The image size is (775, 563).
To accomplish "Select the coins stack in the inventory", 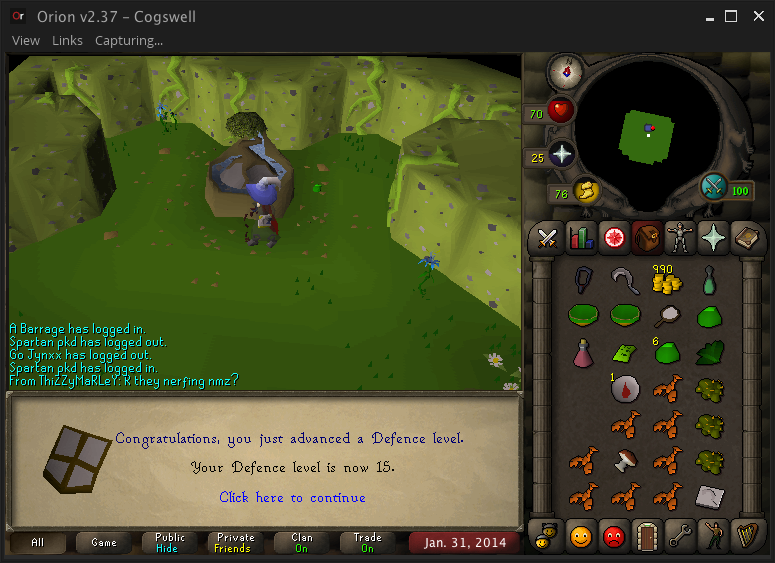I will [x=666, y=282].
